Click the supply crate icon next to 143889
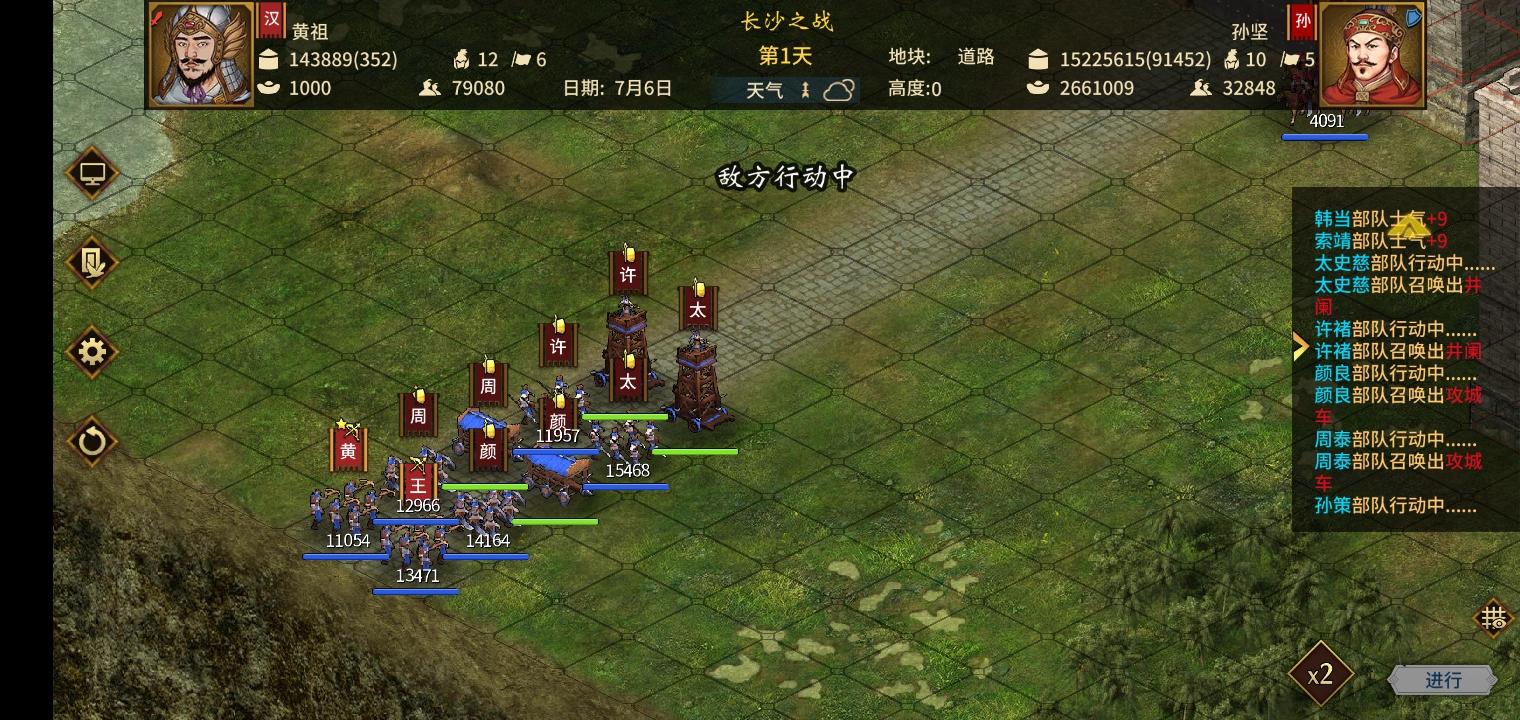Viewport: 1520px width, 720px height. tap(268, 59)
